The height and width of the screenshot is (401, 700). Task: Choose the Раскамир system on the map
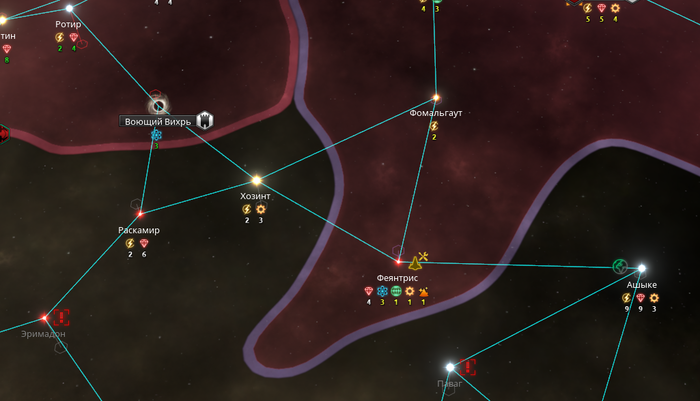click(140, 213)
